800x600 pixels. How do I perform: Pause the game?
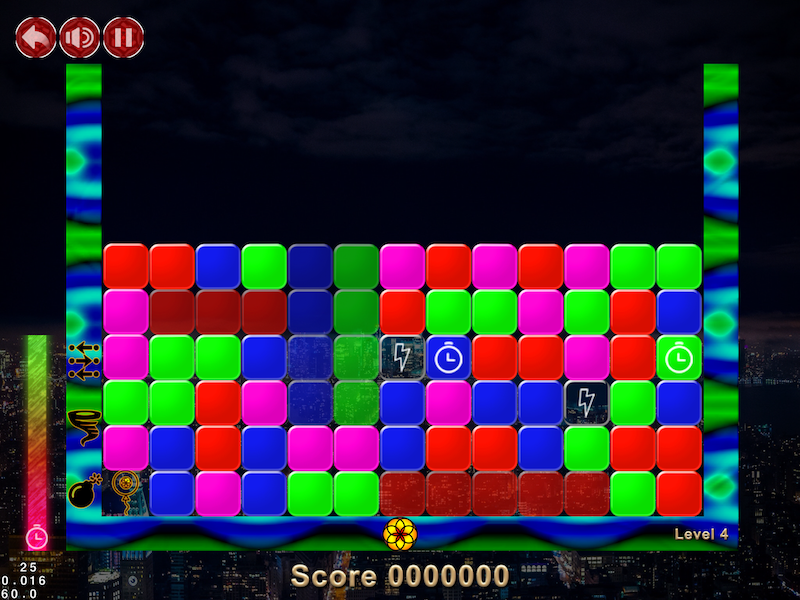124,38
